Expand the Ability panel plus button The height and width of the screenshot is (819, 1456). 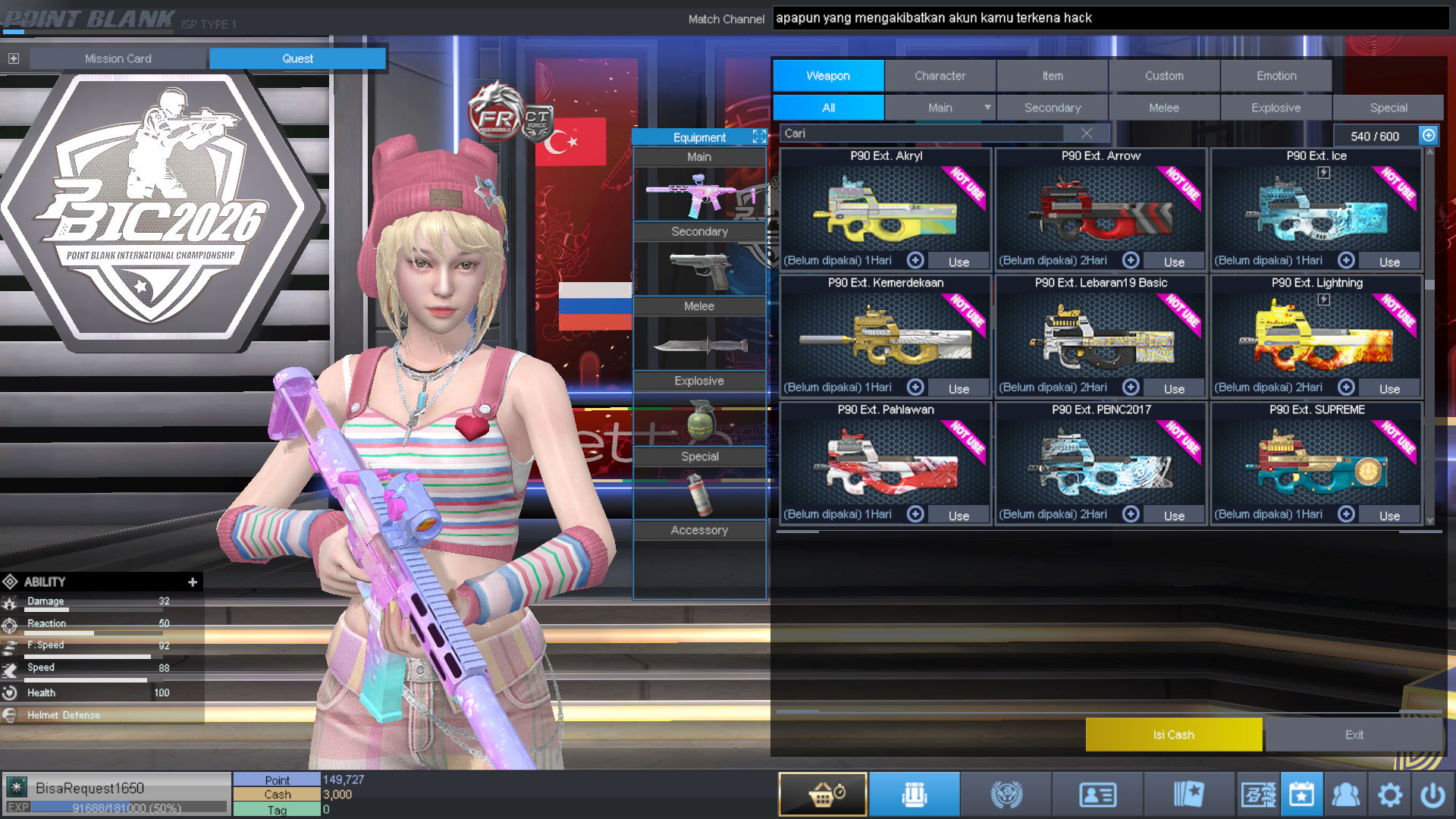[x=193, y=582]
